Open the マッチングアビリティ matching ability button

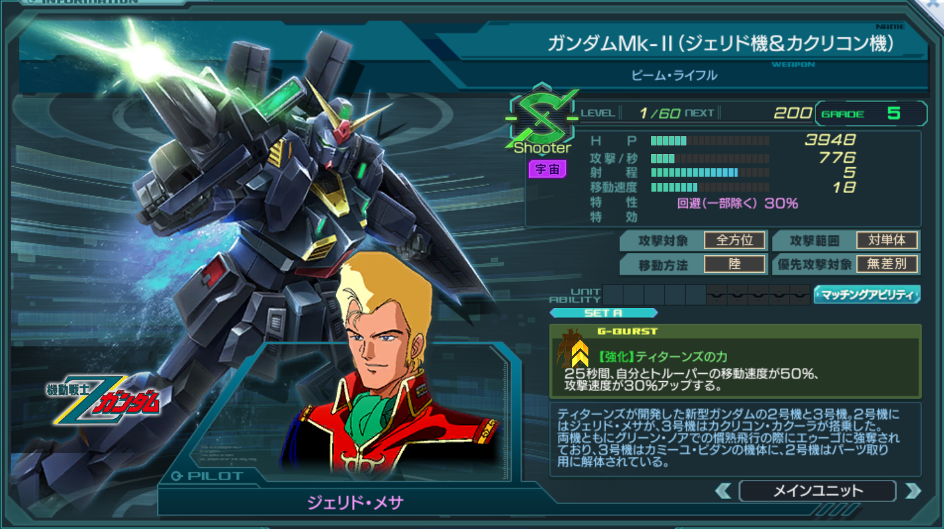point(867,294)
